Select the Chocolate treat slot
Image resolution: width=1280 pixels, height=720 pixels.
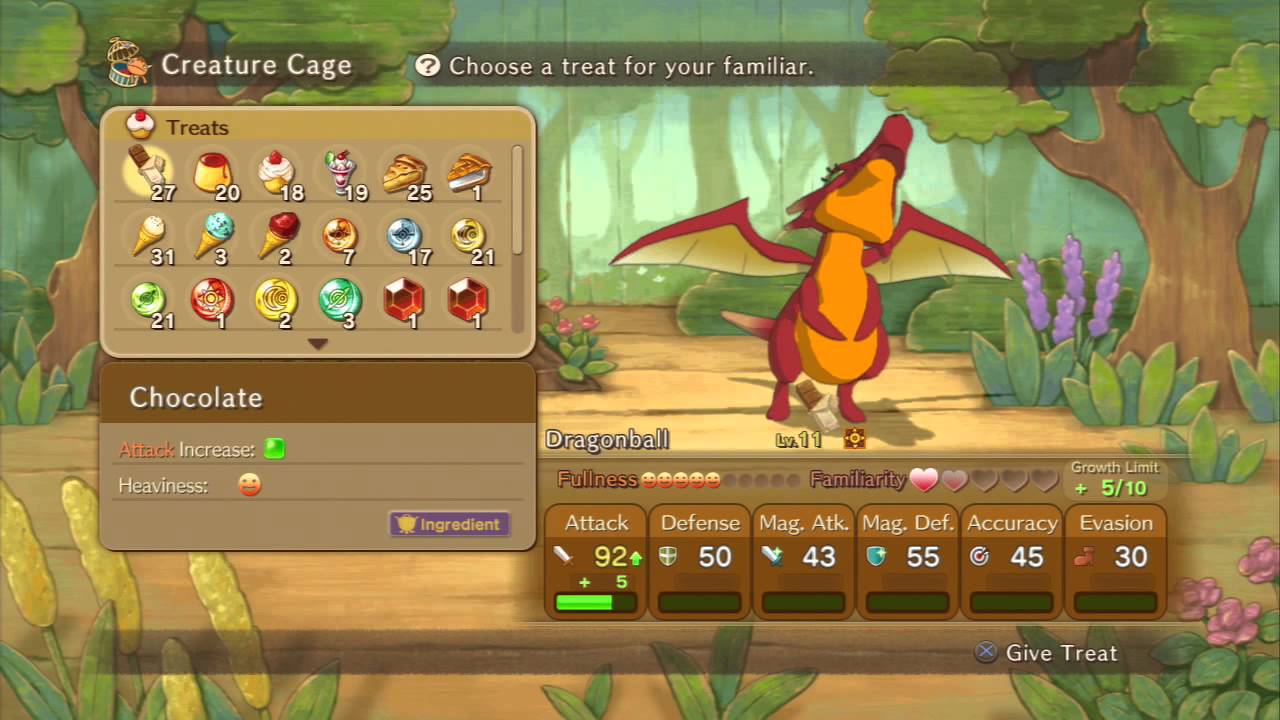coord(148,172)
